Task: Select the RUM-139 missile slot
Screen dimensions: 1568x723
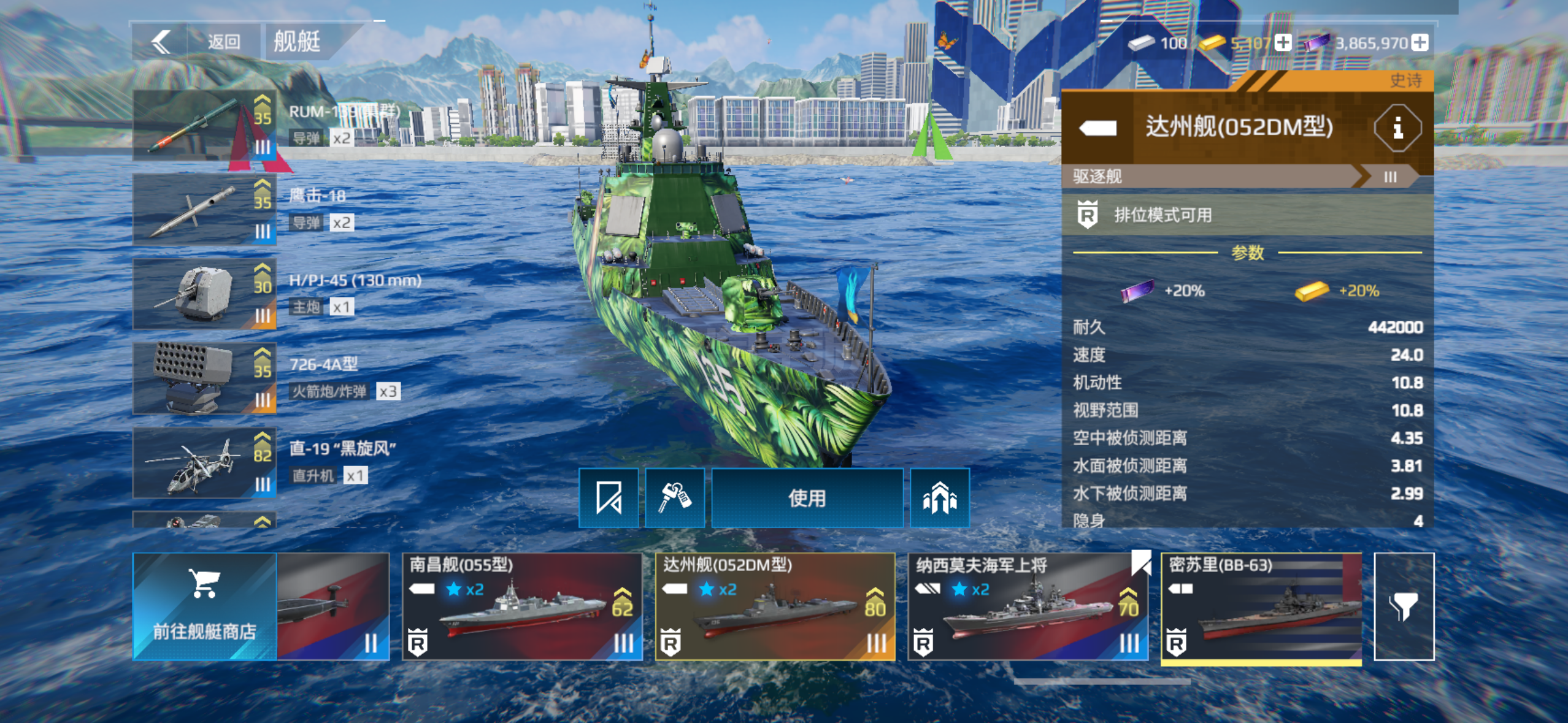Action: 204,125
